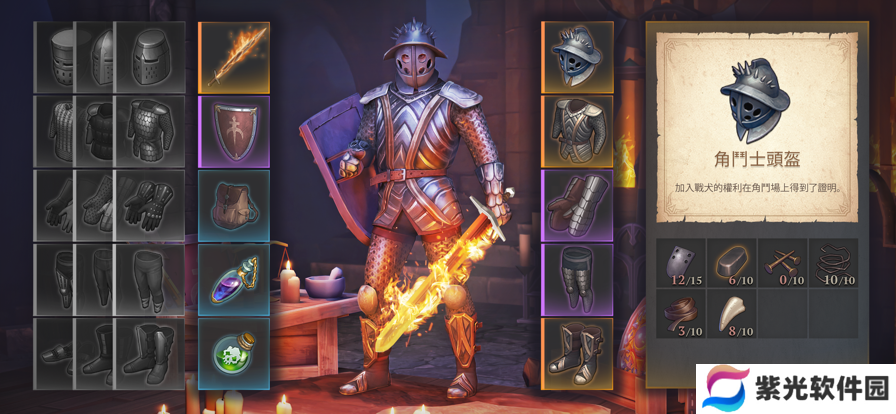896x414 pixels.
Task: Select the purple potion vial slot
Action: (x=234, y=279)
